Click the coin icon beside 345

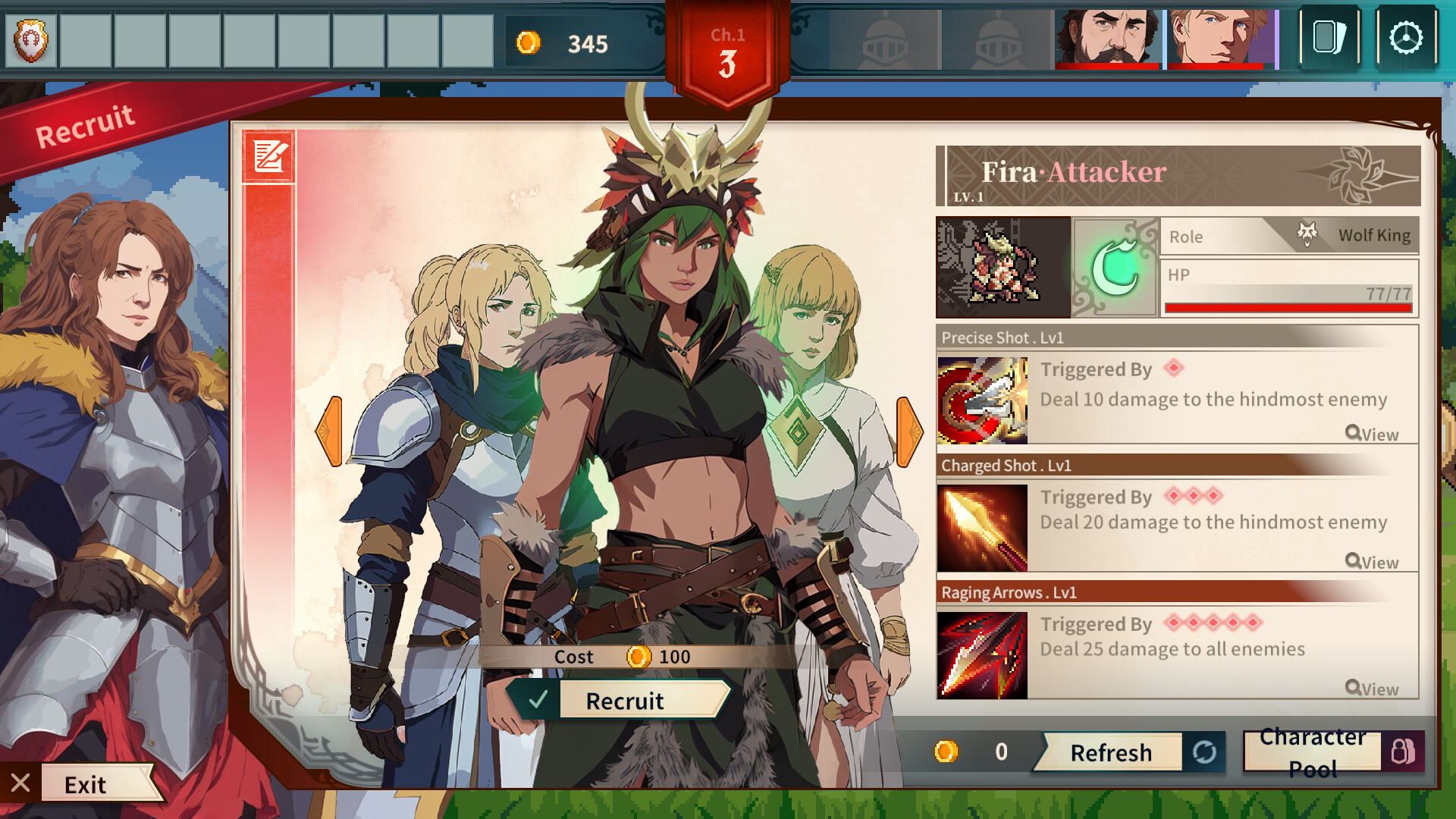coord(529,43)
